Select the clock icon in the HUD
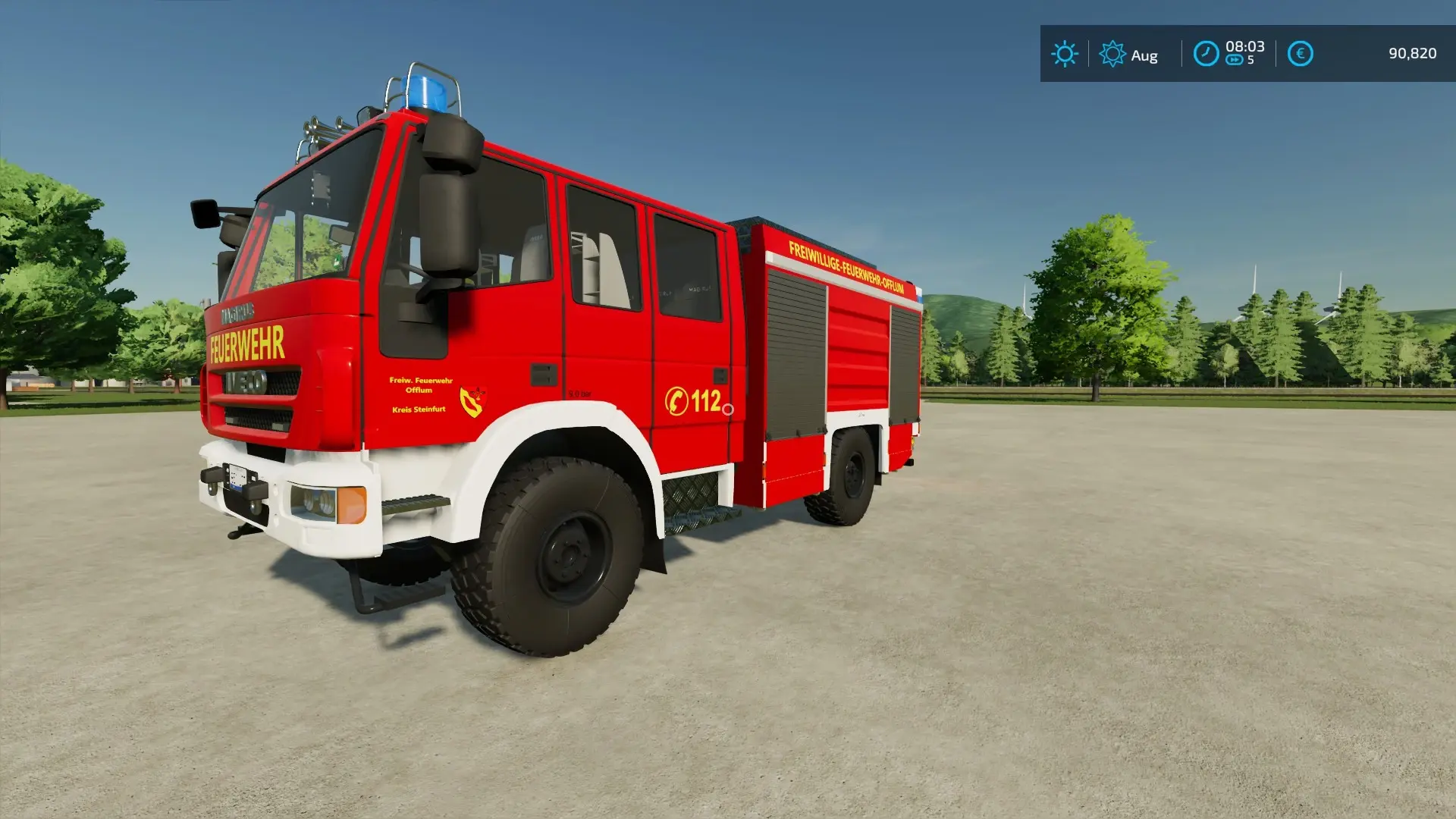The image size is (1456, 819). tap(1207, 54)
